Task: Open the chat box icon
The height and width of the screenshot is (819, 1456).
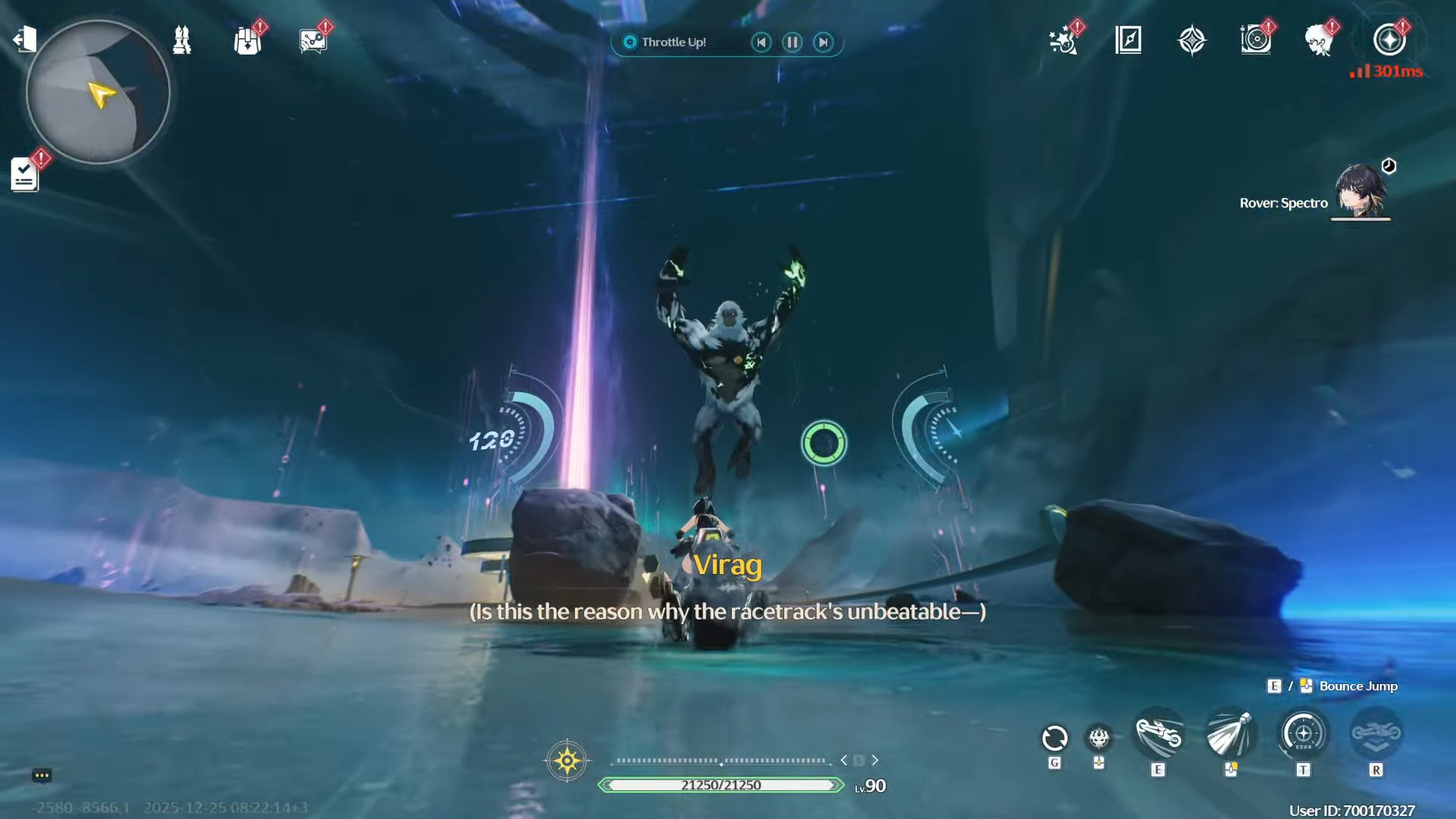Action: coord(42,775)
